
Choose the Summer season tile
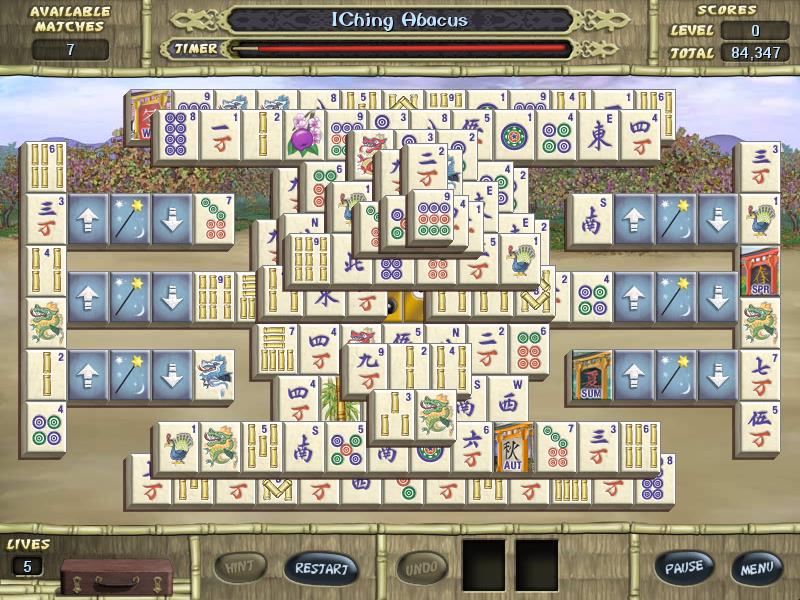[x=591, y=374]
